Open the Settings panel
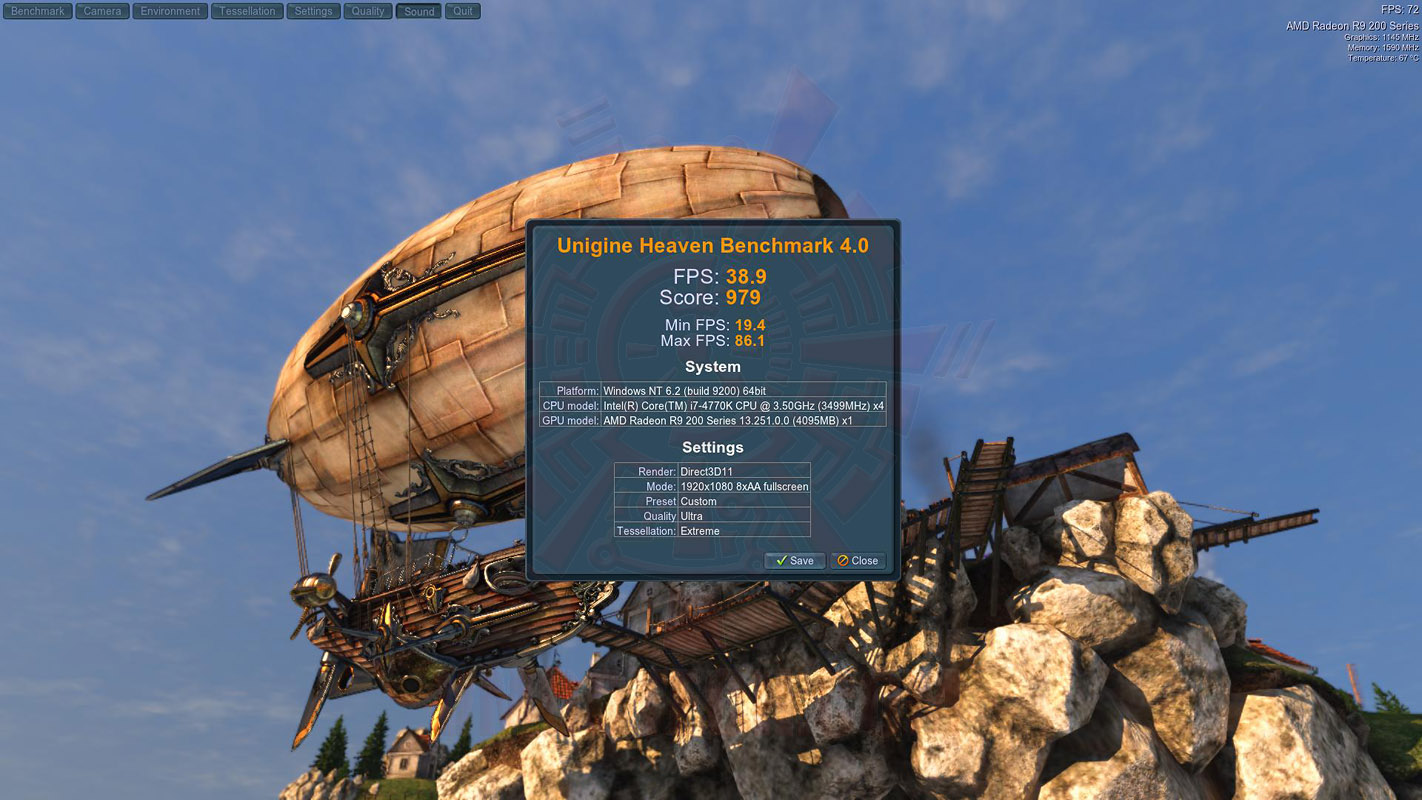1422x800 pixels. tap(313, 11)
